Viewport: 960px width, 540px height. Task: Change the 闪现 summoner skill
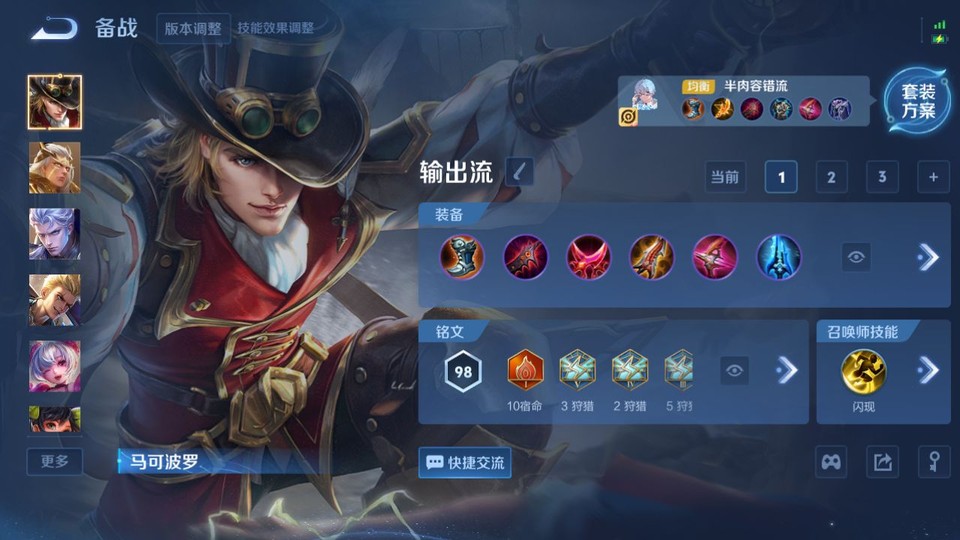click(862, 371)
